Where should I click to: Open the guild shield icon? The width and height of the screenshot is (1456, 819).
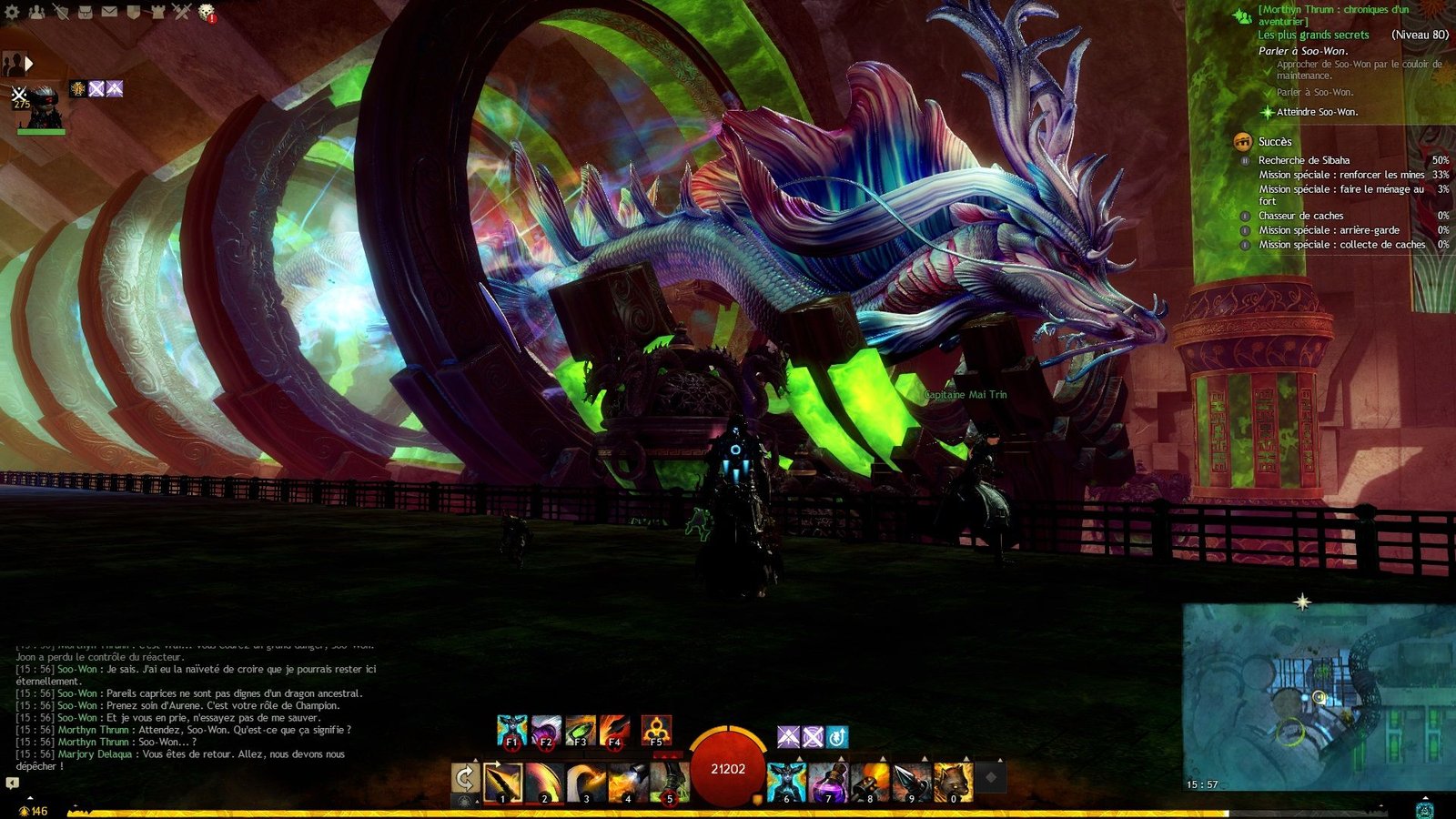(x=133, y=12)
